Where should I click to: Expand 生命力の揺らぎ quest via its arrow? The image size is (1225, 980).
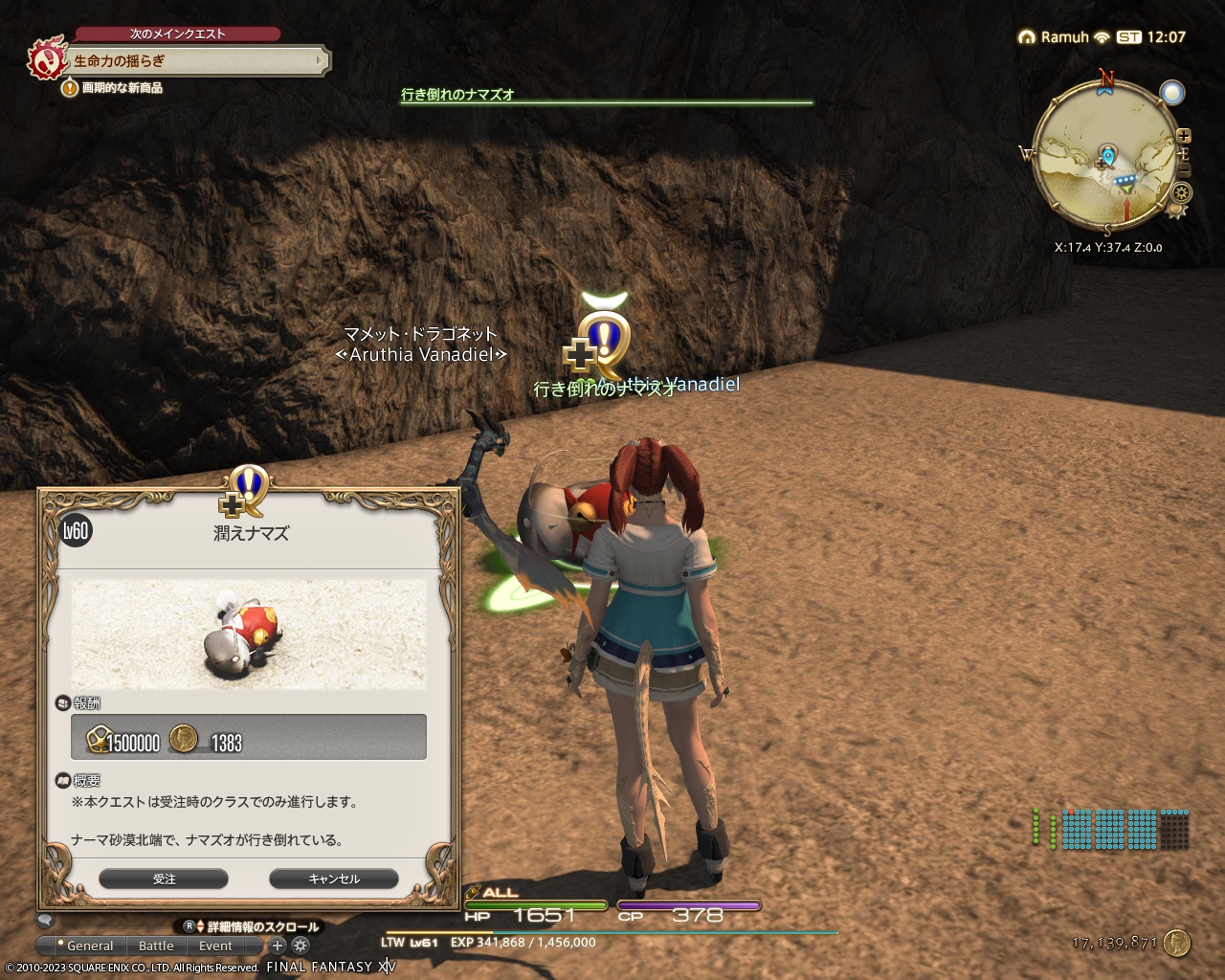coord(318,59)
